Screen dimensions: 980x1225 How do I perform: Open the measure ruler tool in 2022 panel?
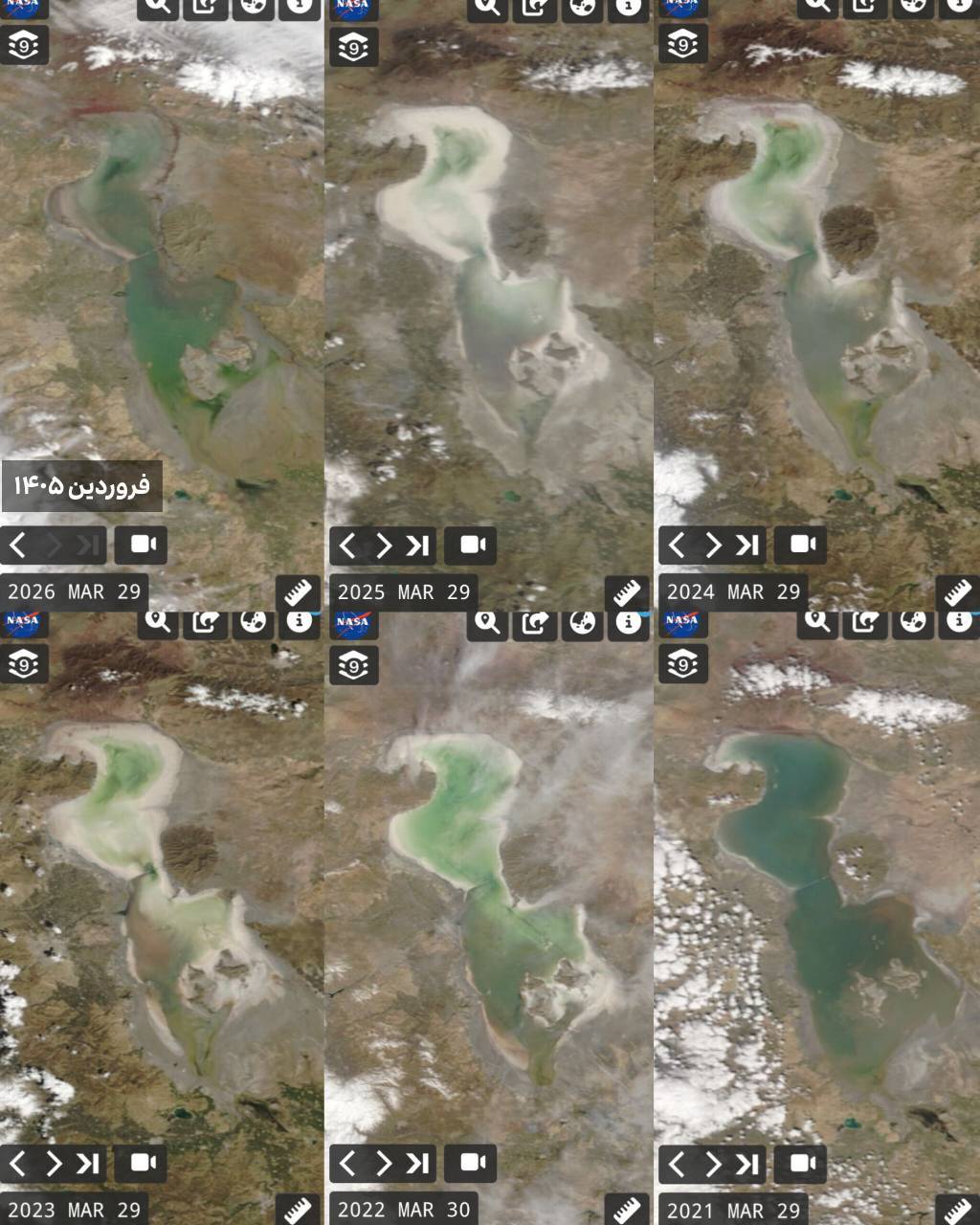point(626,1210)
